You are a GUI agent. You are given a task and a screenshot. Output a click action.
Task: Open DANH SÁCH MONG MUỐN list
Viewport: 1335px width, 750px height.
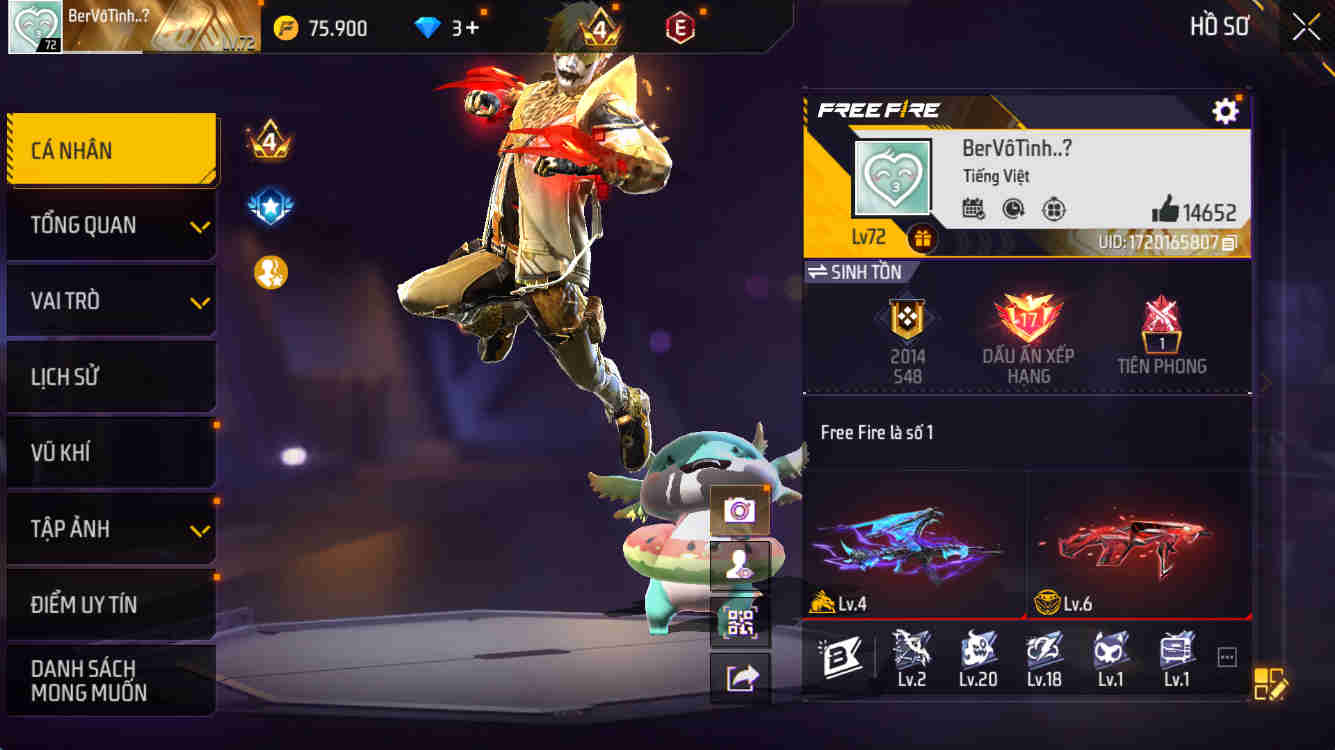[111, 680]
